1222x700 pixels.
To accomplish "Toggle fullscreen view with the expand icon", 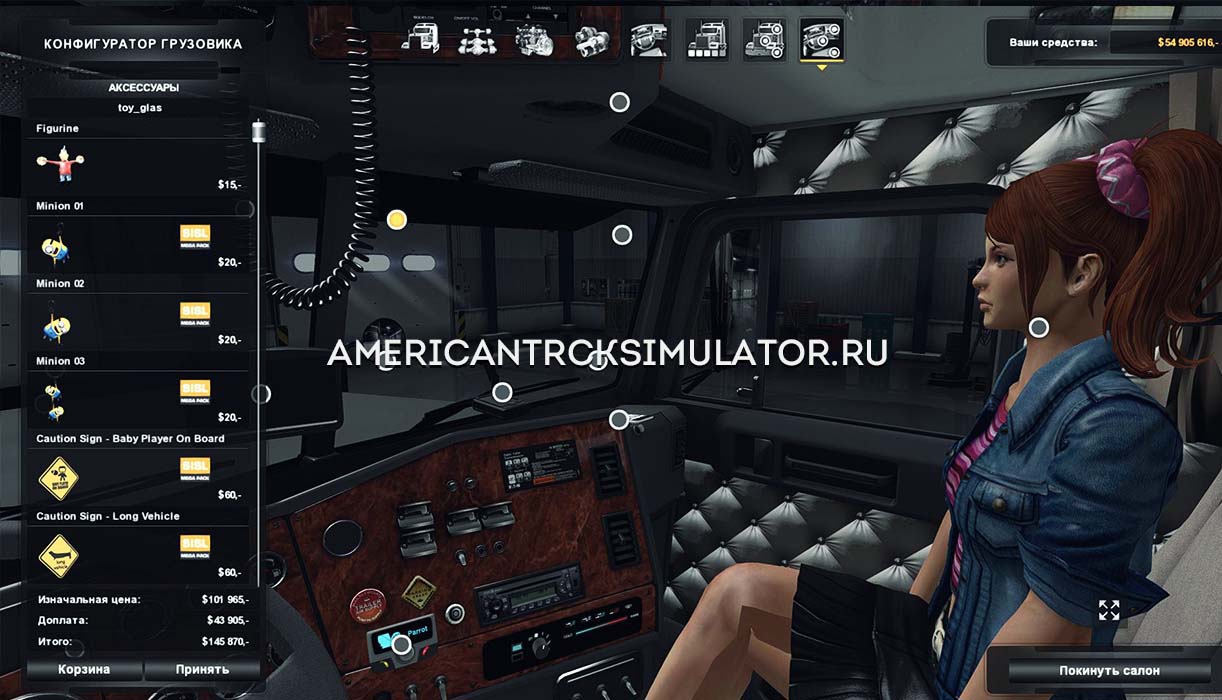I will pyautogui.click(x=1109, y=610).
